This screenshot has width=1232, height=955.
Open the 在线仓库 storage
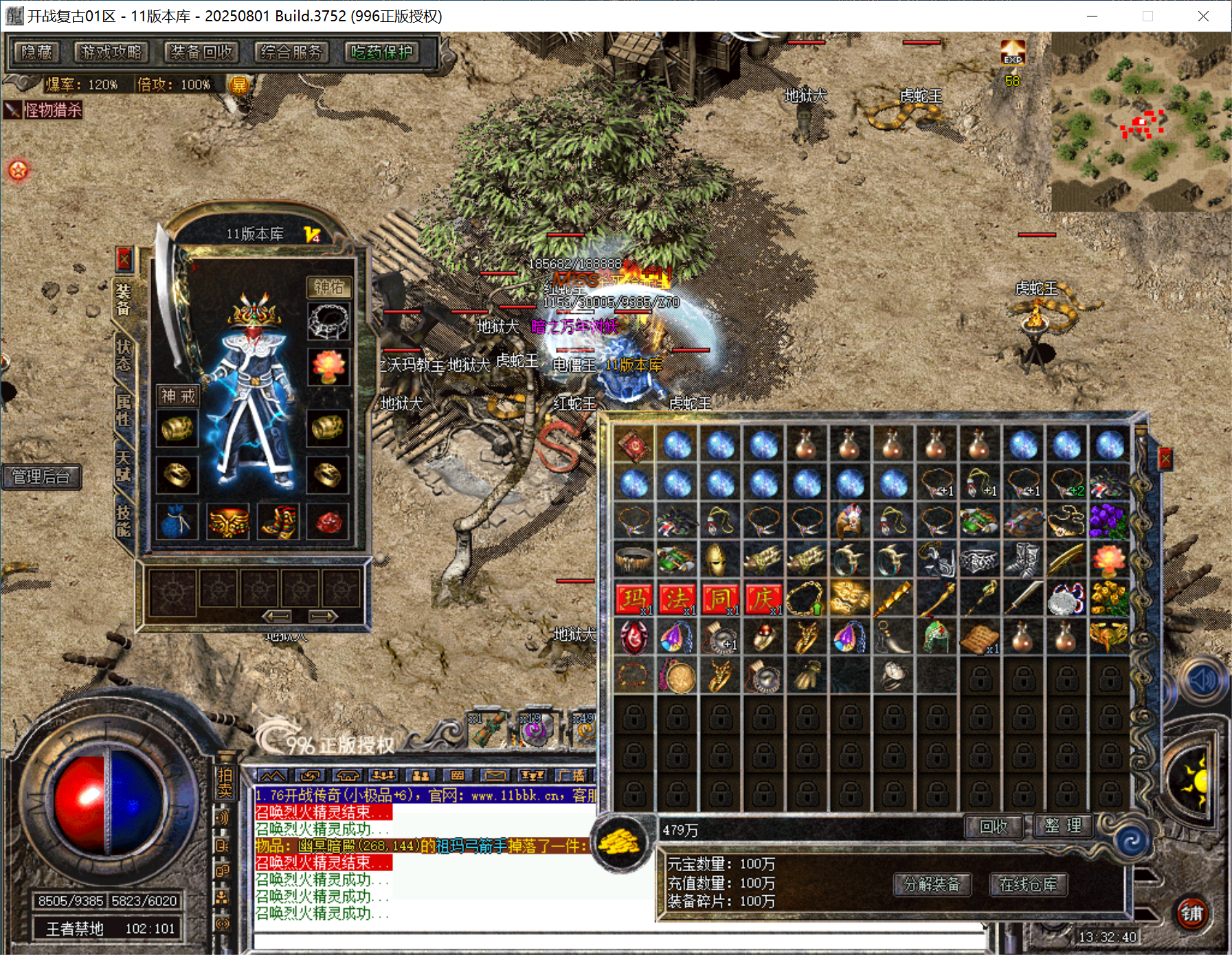tap(1028, 884)
